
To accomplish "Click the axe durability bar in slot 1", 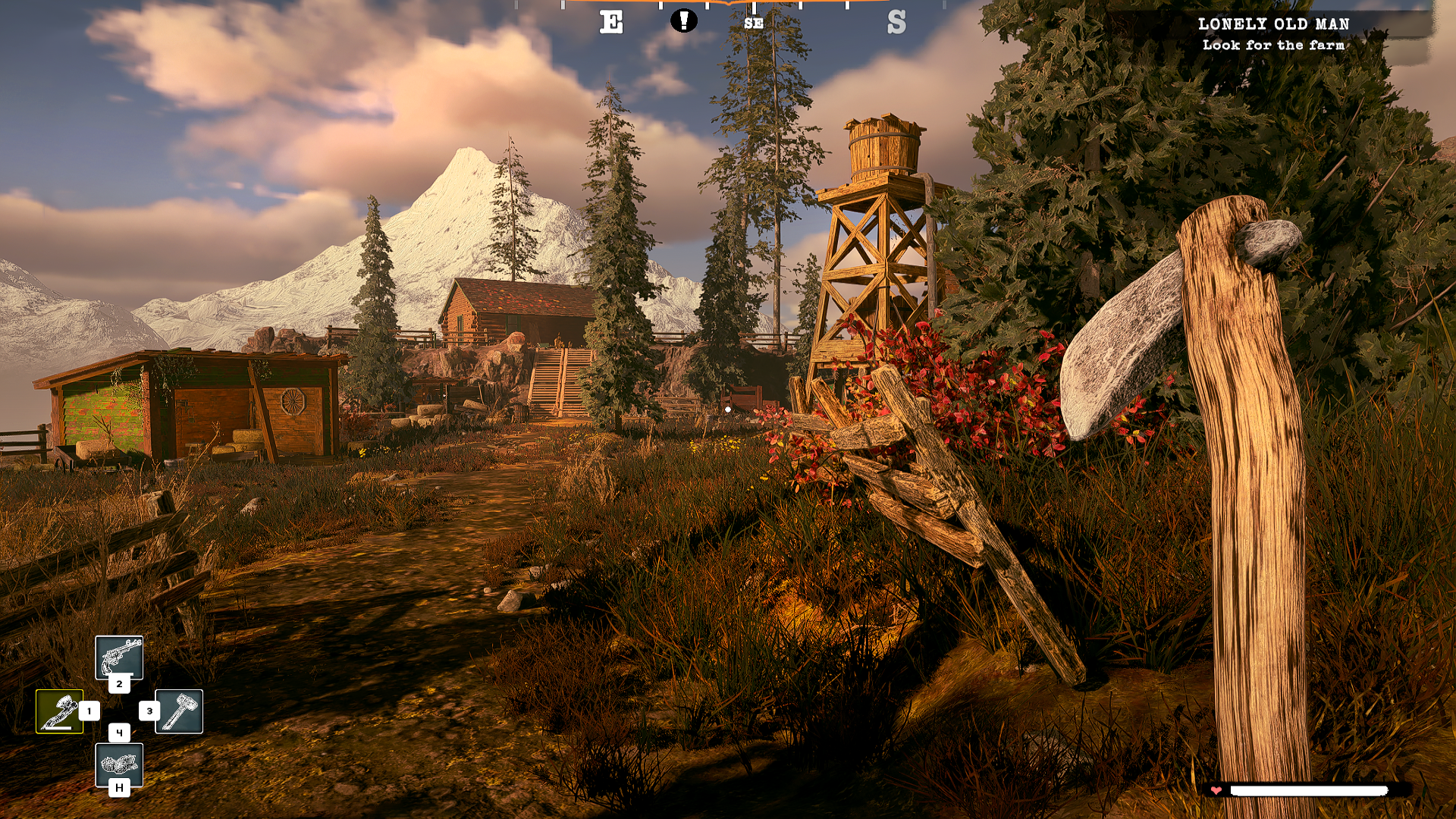I will 58,727.
